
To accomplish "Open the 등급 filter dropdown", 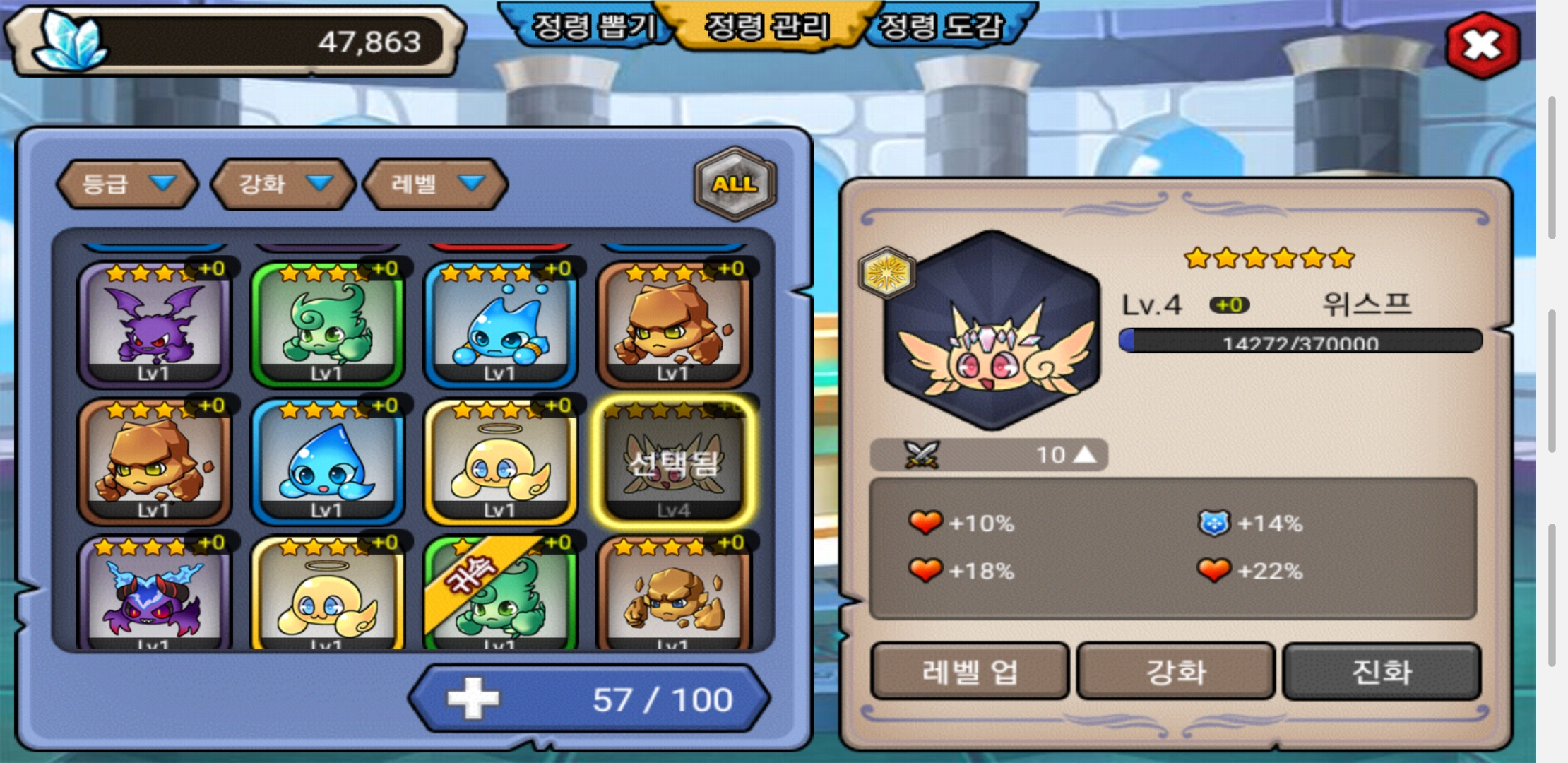I will [127, 184].
